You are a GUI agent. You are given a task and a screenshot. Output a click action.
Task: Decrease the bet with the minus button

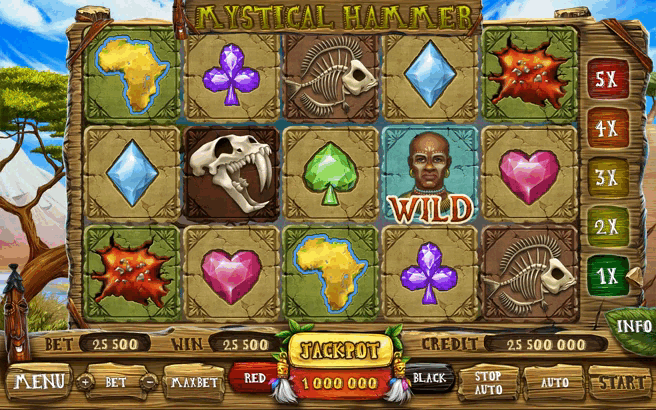point(147,381)
